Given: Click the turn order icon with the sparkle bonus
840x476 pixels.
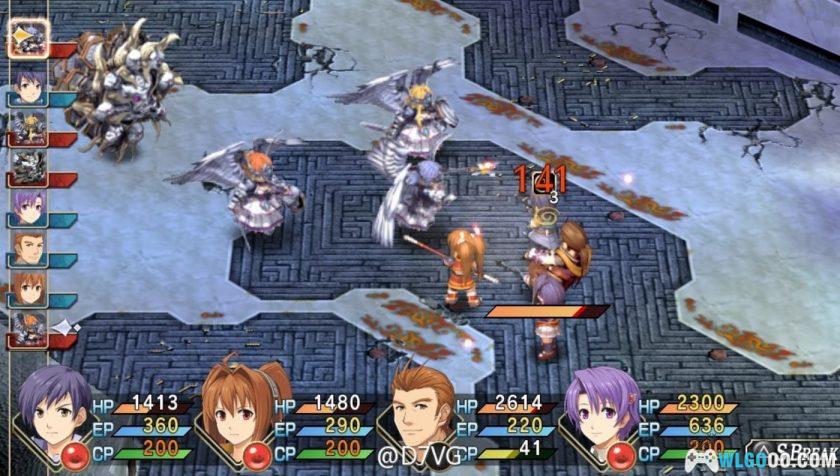Looking at the screenshot, I should (27, 329).
